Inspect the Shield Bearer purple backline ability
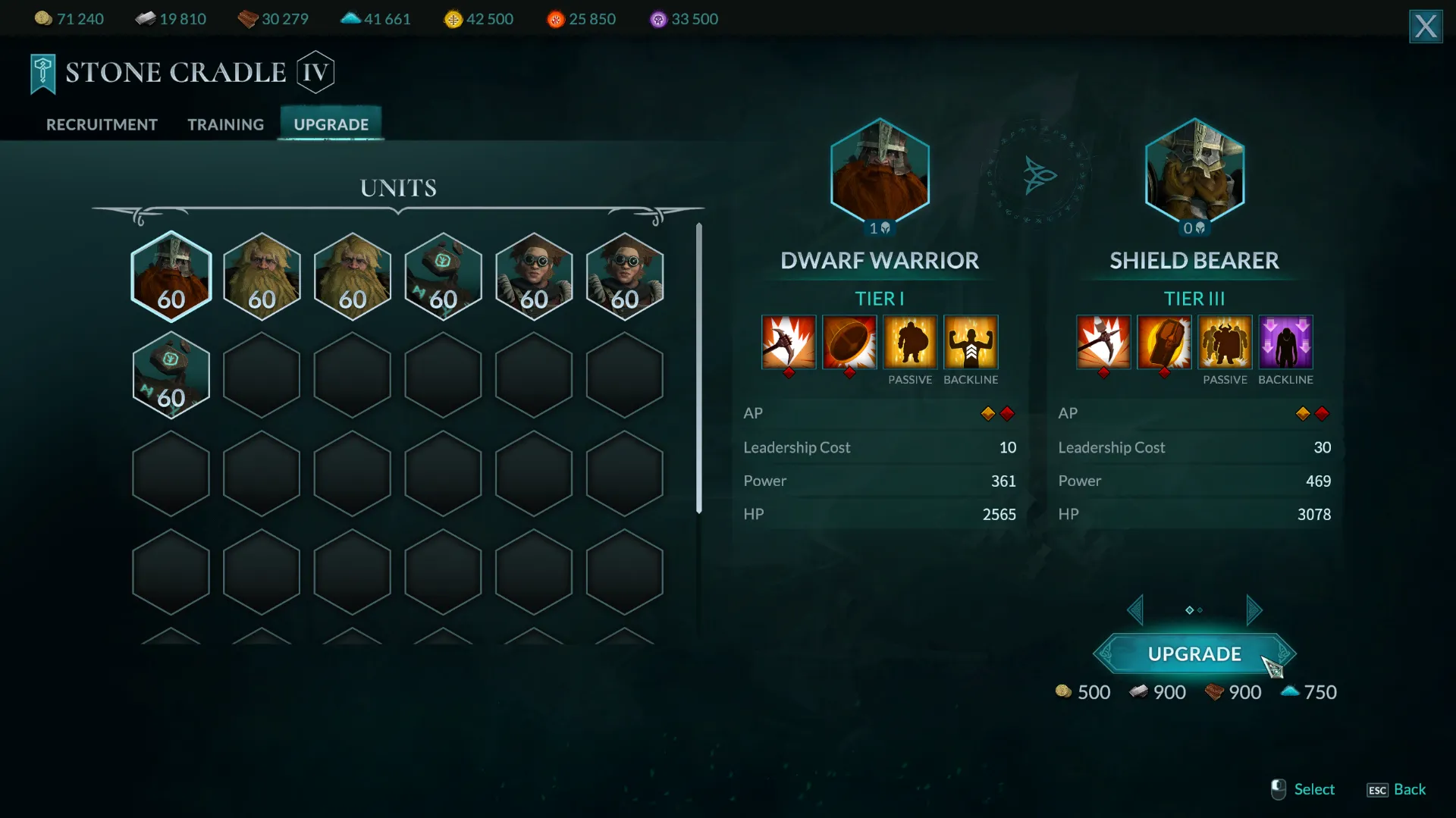Image resolution: width=1456 pixels, height=818 pixels. [x=1285, y=343]
